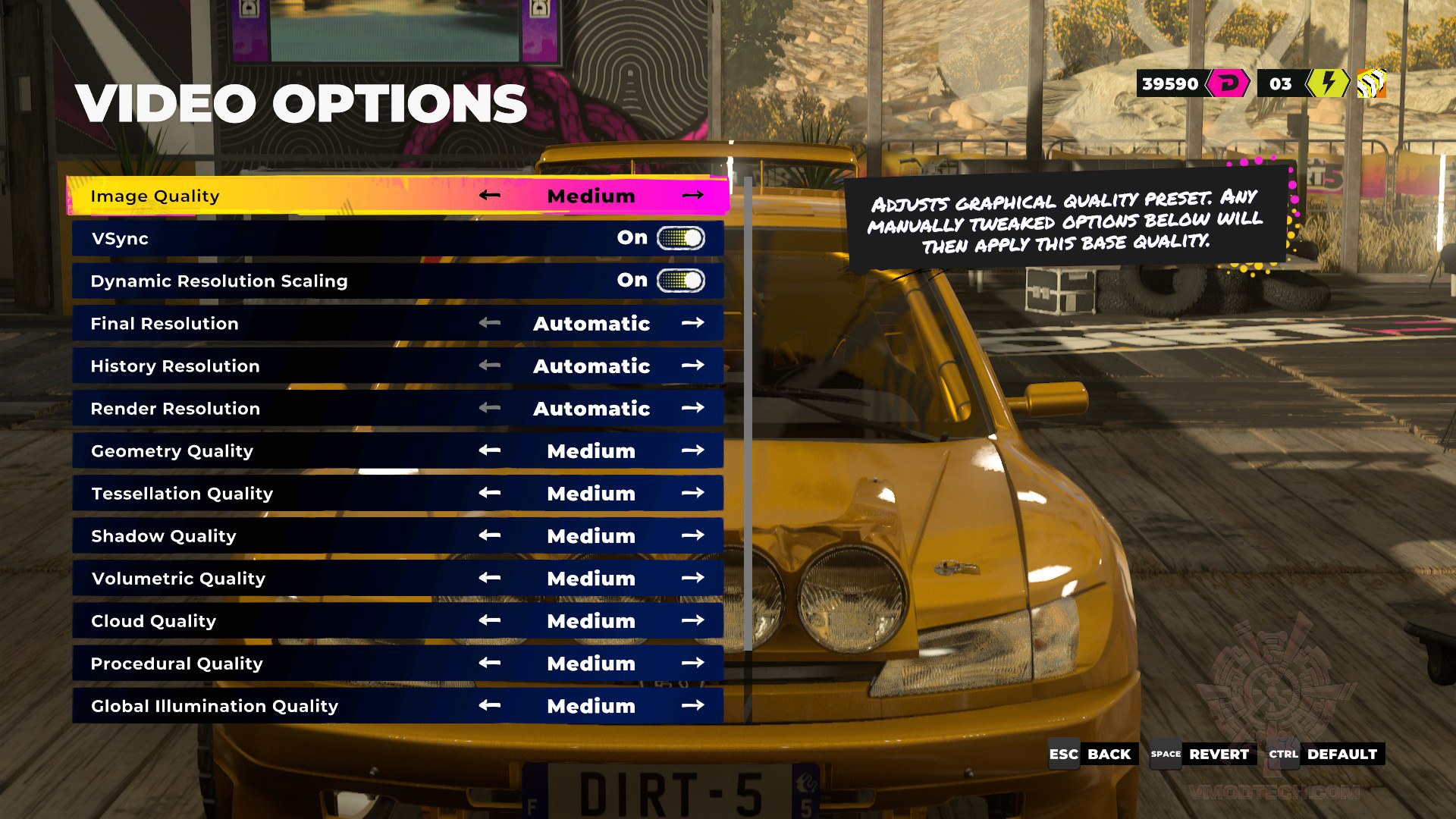Viewport: 1456px width, 819px height.
Task: Toggle the VSync switch
Action: pyautogui.click(x=680, y=238)
